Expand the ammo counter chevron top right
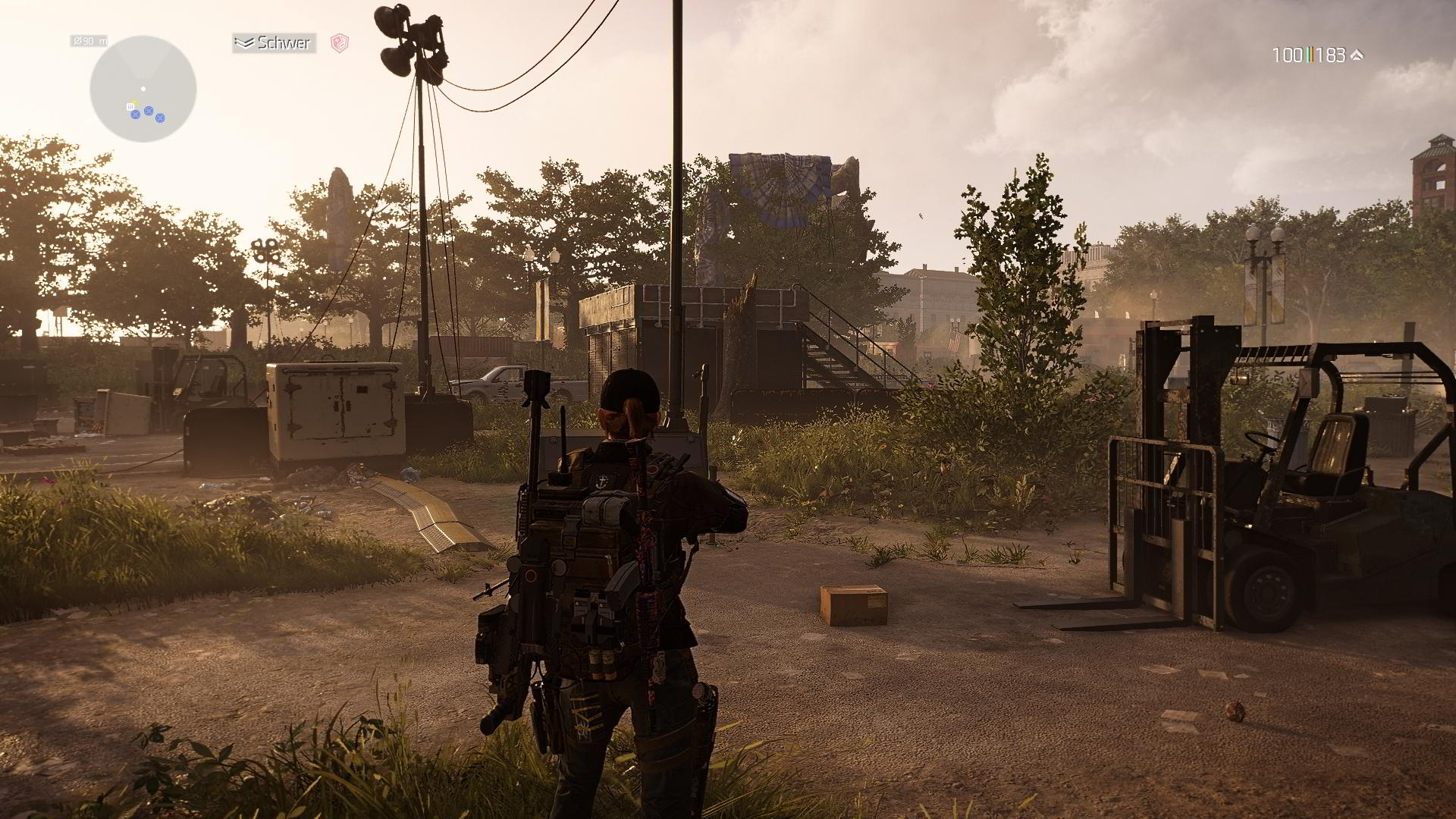This screenshot has height=819, width=1456. point(1357,55)
